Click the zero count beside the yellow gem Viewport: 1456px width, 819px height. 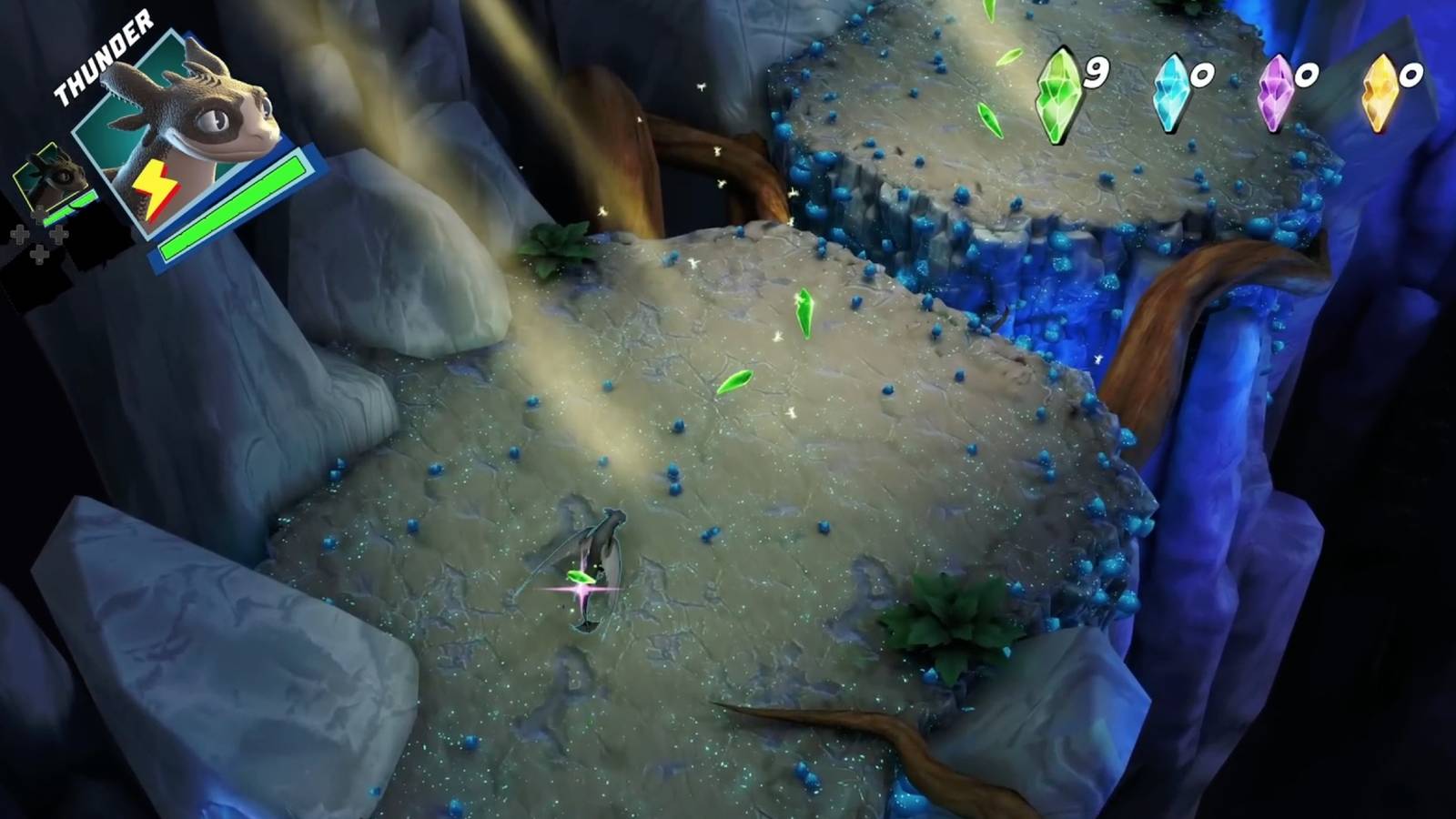click(1413, 77)
